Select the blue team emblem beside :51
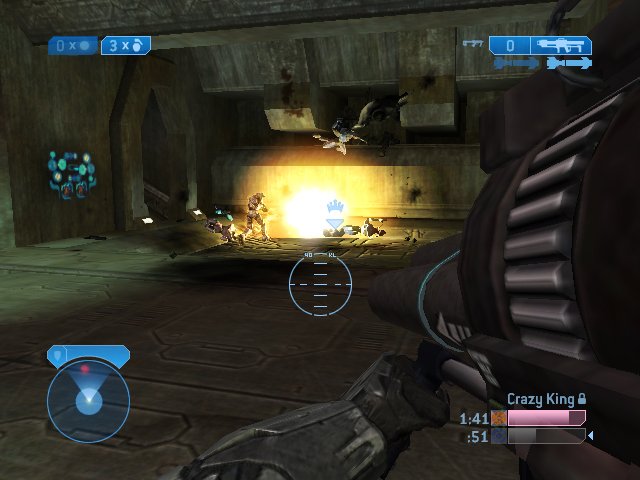The height and width of the screenshot is (480, 640). [x=497, y=436]
